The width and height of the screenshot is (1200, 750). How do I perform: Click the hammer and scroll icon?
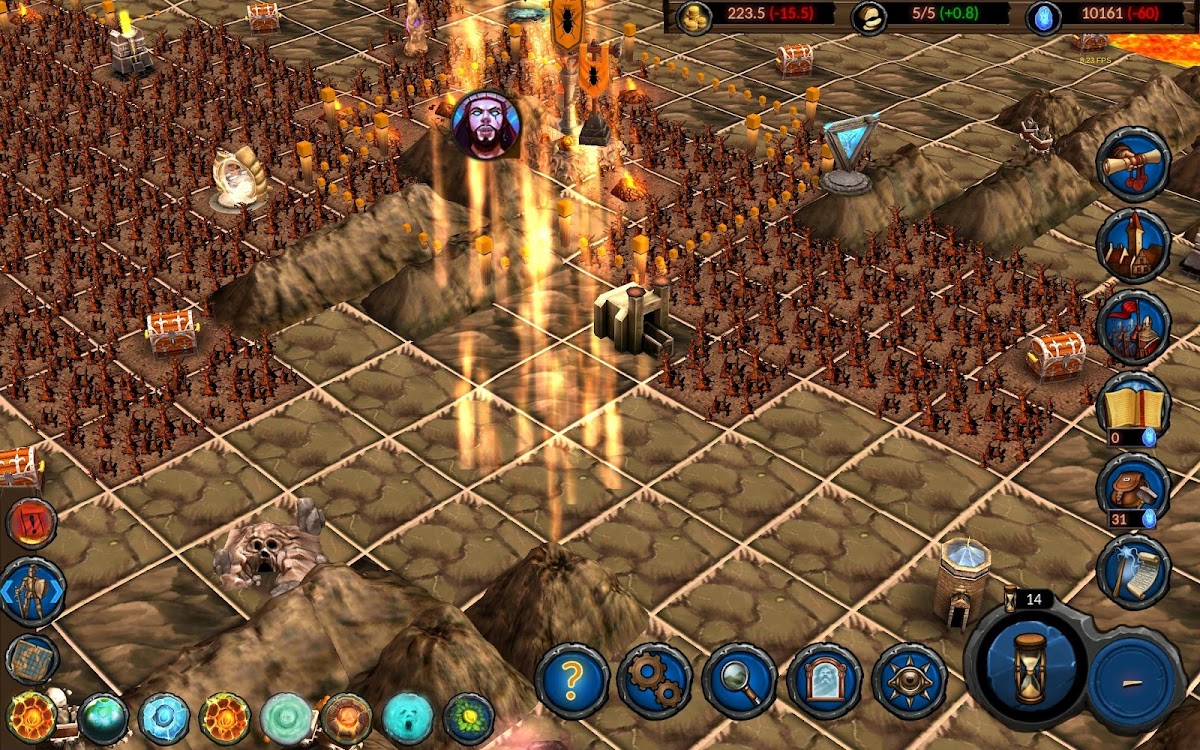(1133, 571)
